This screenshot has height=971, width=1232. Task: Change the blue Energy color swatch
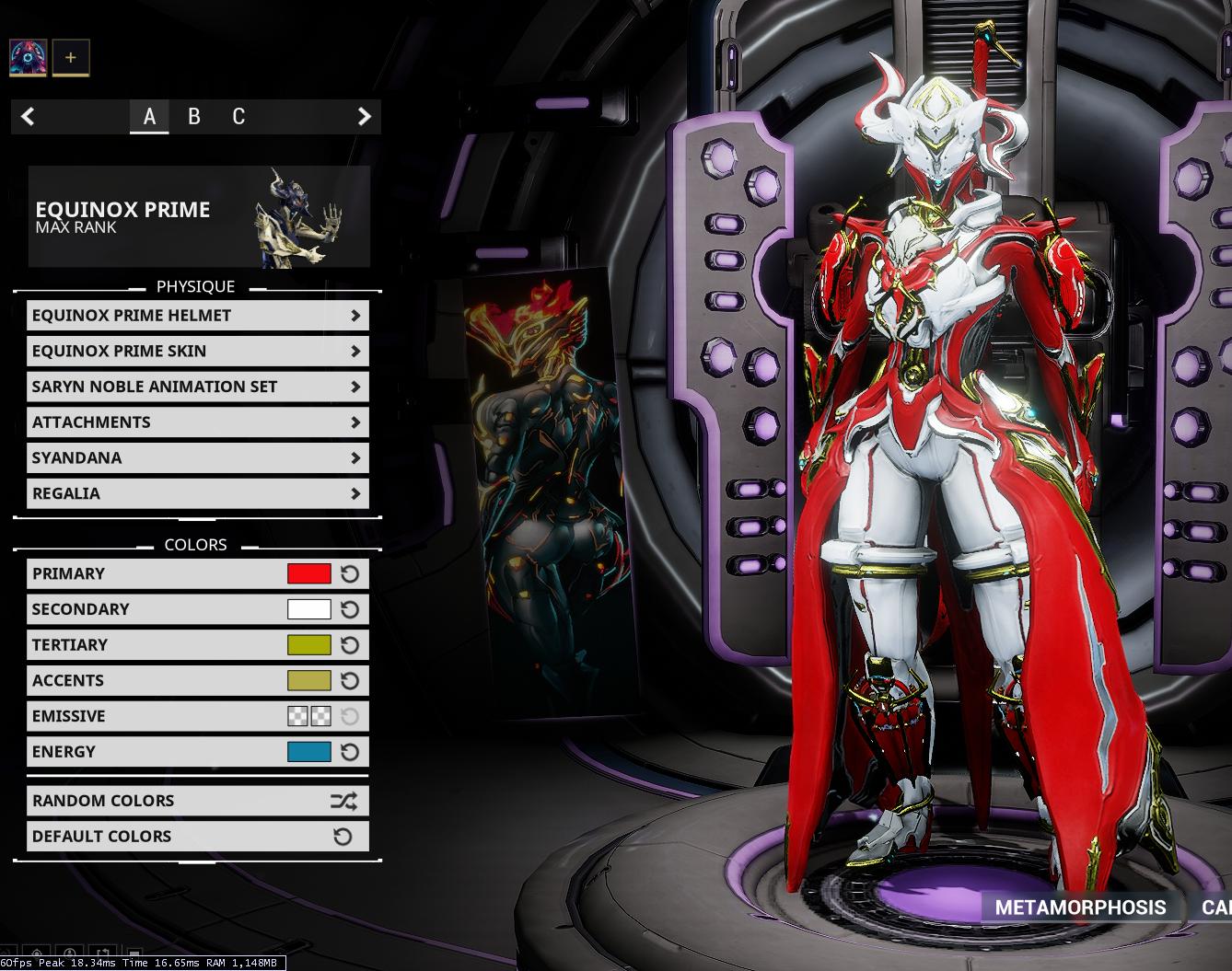point(308,752)
